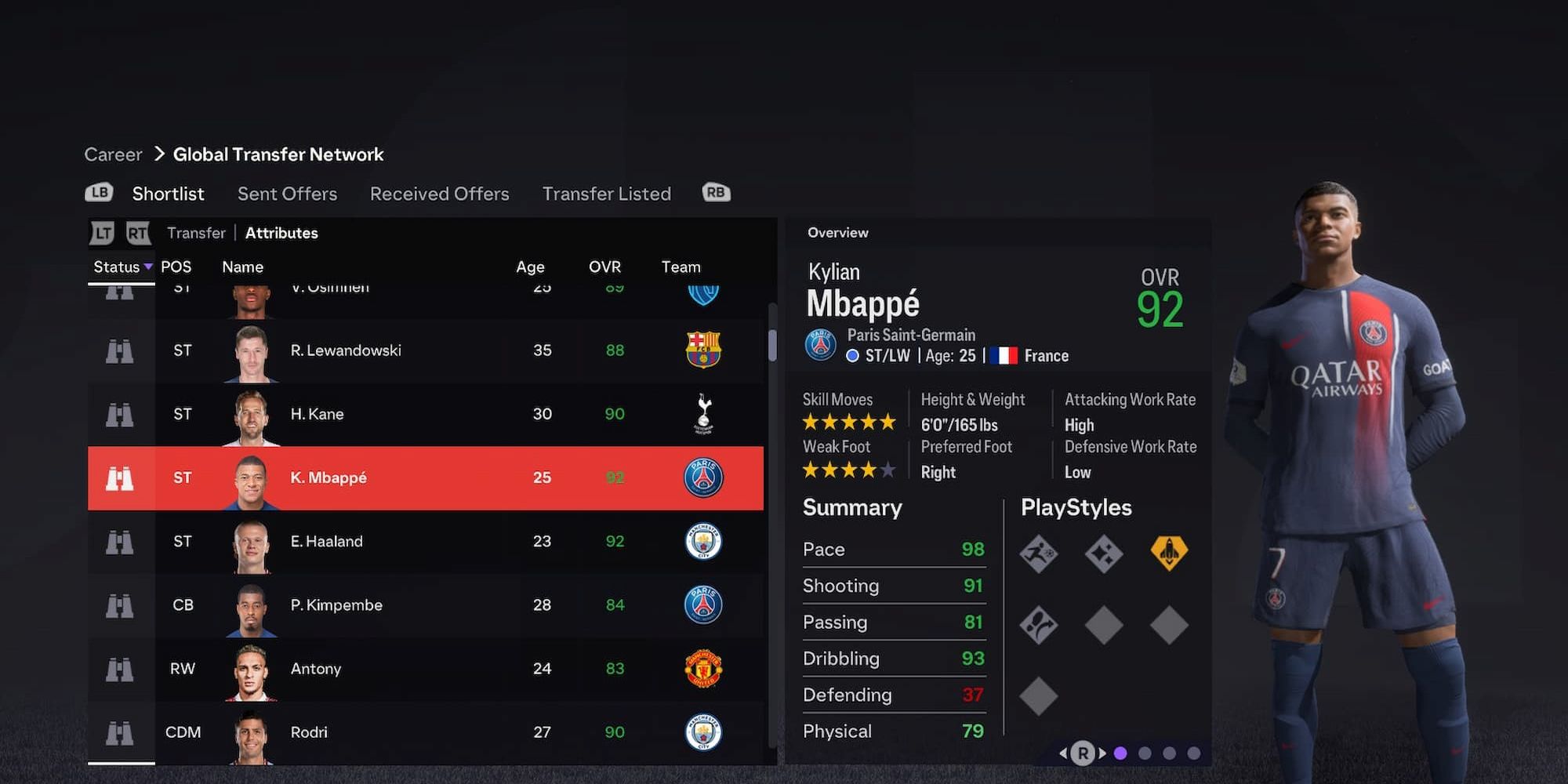This screenshot has height=784, width=1568.
Task: Select the gold rocket Quick Step PlayStyle icon
Action: tap(1169, 553)
